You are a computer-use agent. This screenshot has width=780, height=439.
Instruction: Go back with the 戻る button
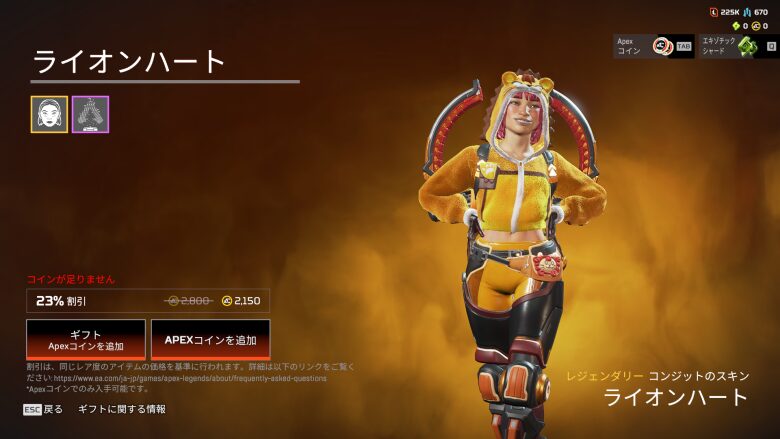44,409
